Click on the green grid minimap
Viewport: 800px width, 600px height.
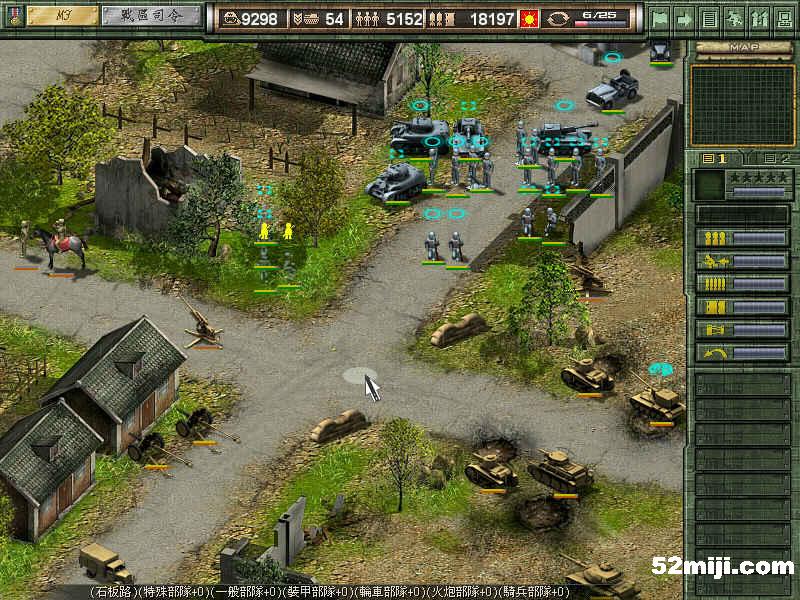click(x=742, y=105)
